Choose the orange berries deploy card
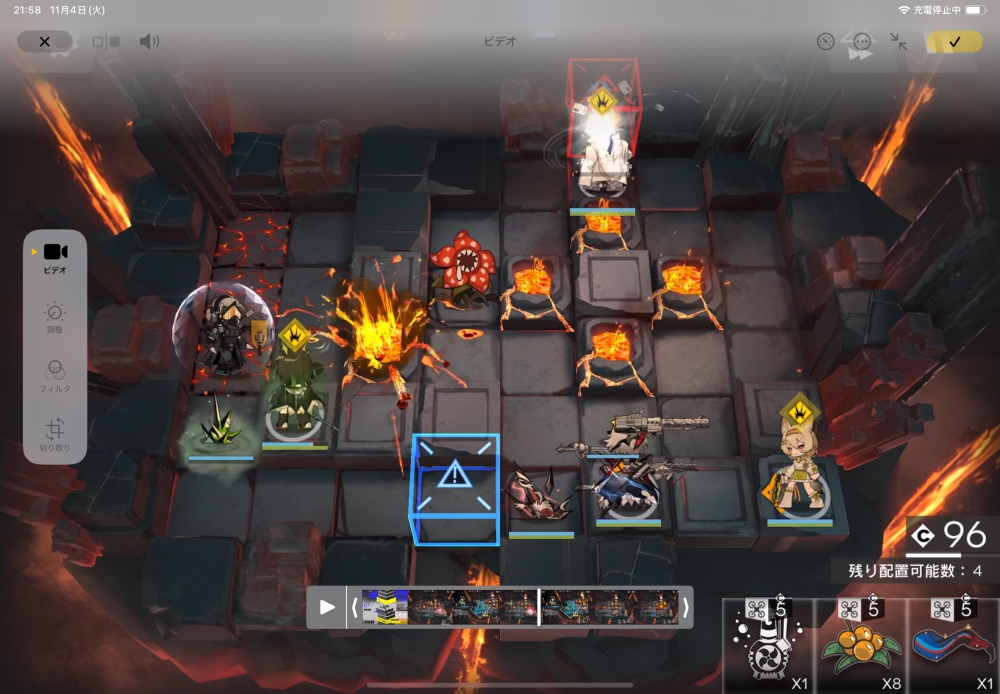This screenshot has width=1000, height=694. pos(860,646)
